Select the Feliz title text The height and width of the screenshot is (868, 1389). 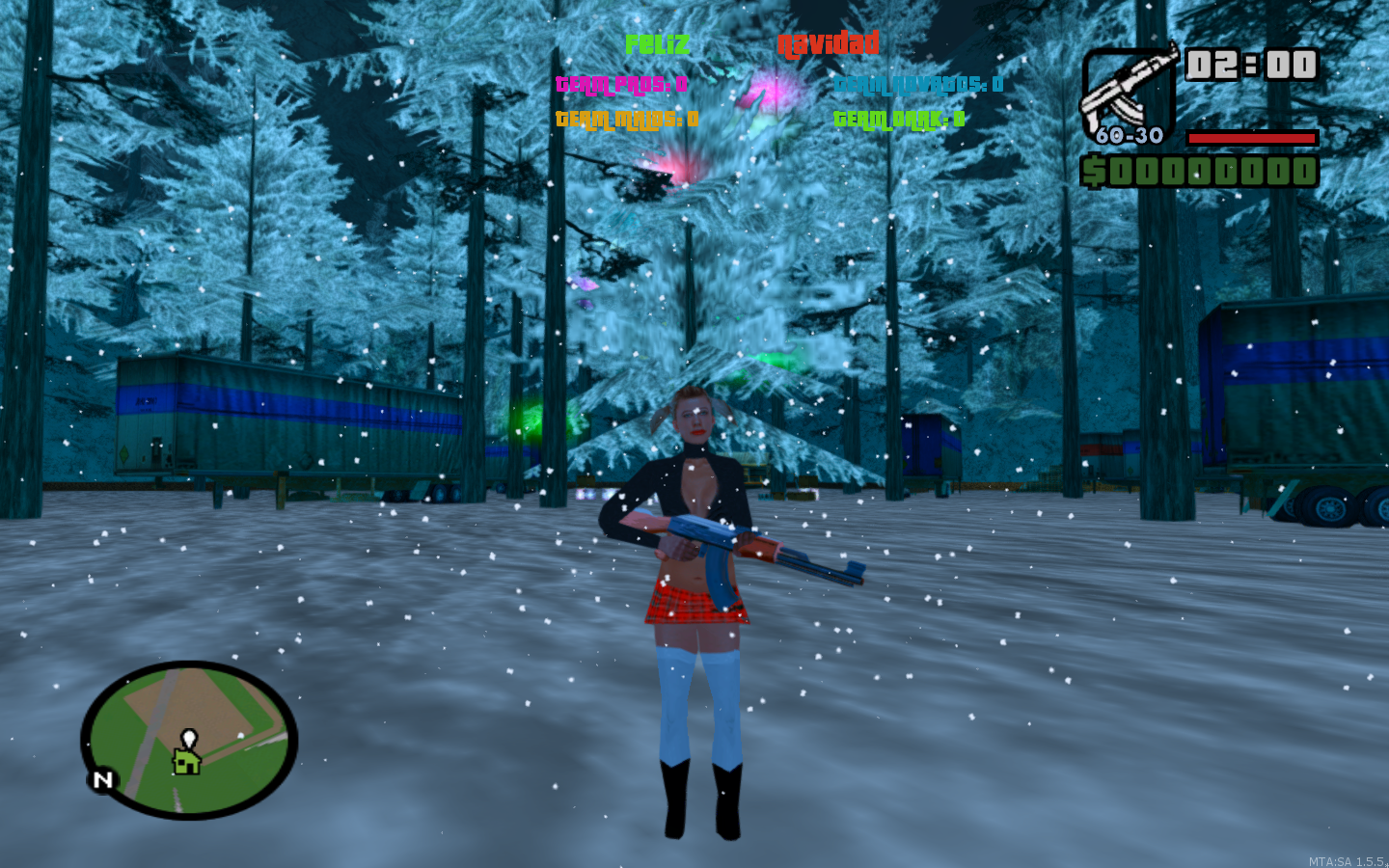click(658, 42)
